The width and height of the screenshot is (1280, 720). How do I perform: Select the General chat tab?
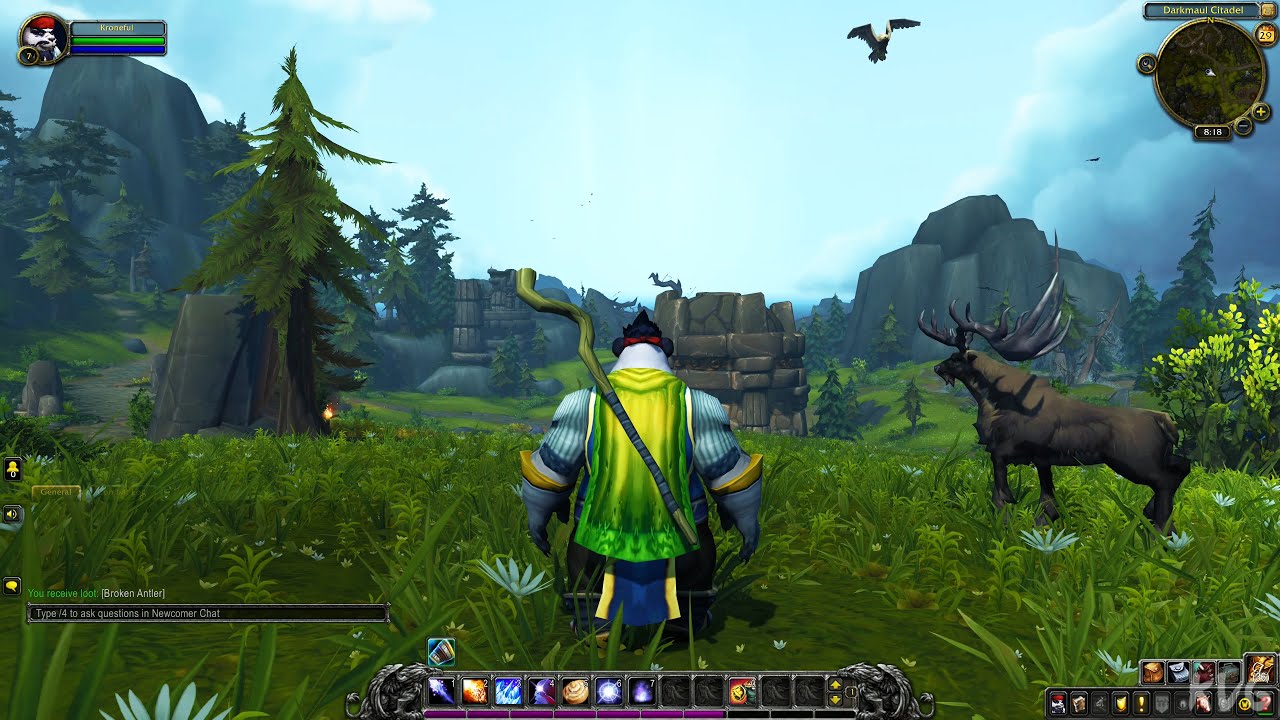click(55, 492)
